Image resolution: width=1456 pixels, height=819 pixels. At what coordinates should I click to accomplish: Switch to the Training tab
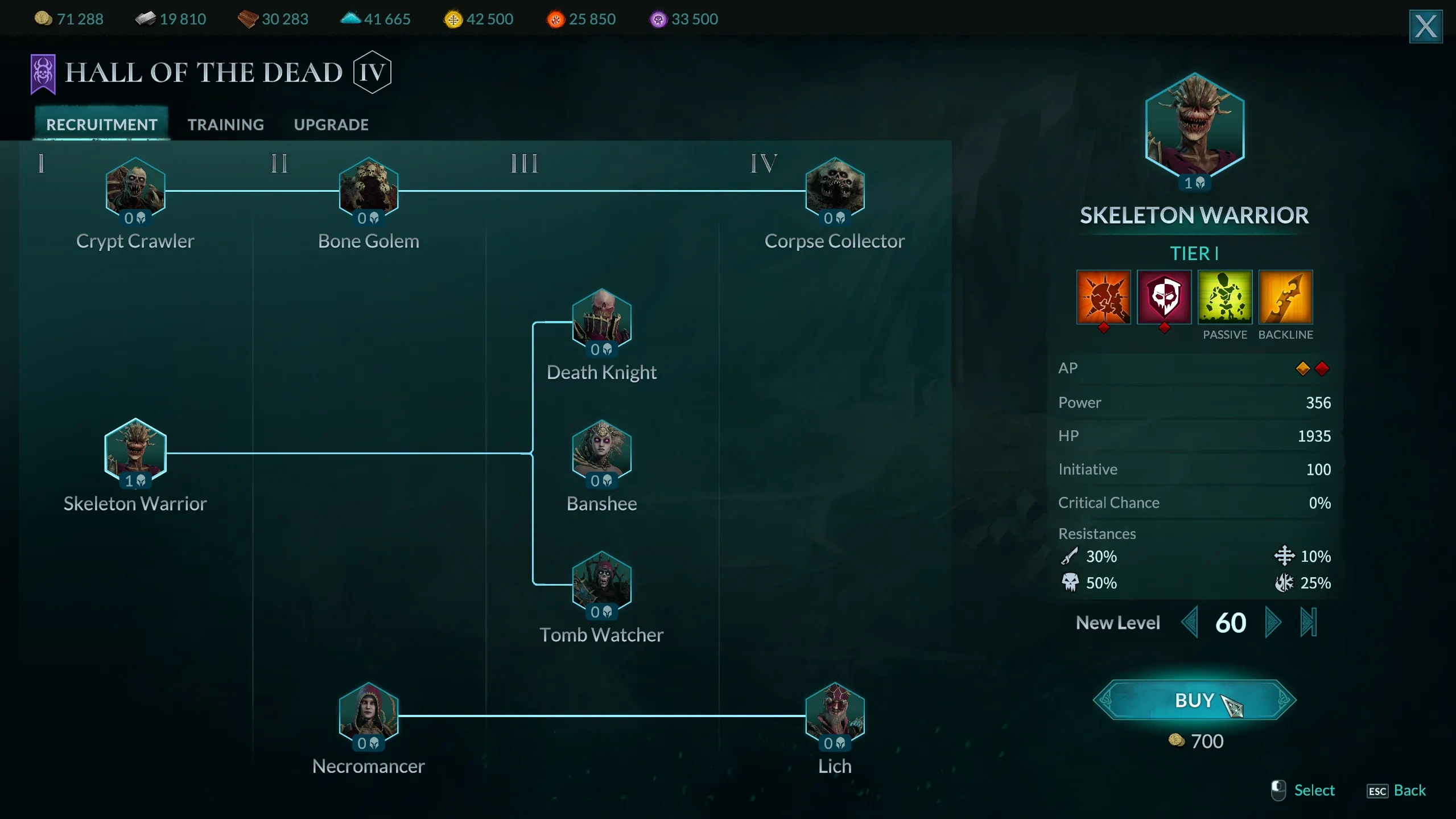(225, 125)
